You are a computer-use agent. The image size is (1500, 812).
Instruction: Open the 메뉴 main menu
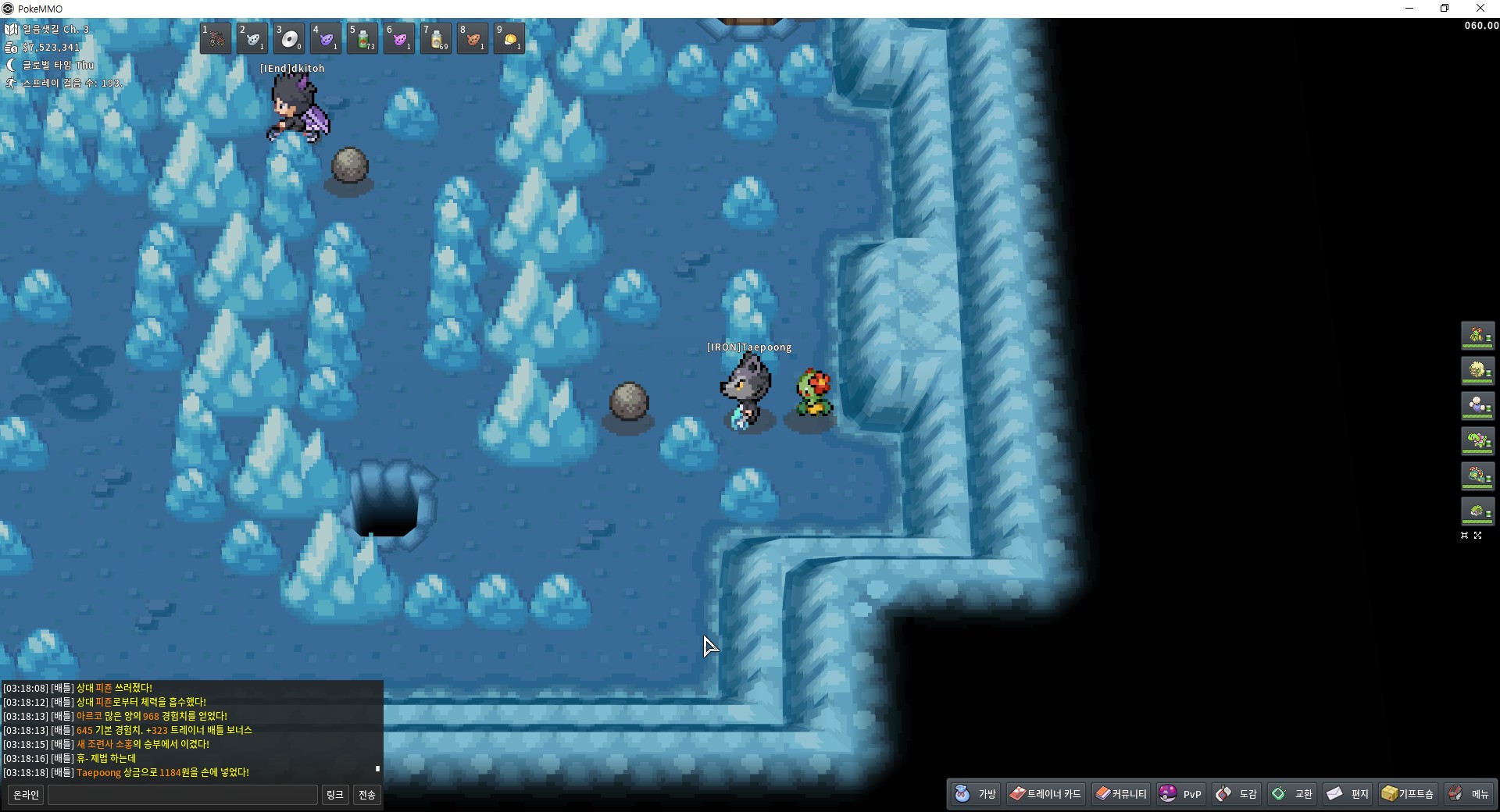[1469, 794]
